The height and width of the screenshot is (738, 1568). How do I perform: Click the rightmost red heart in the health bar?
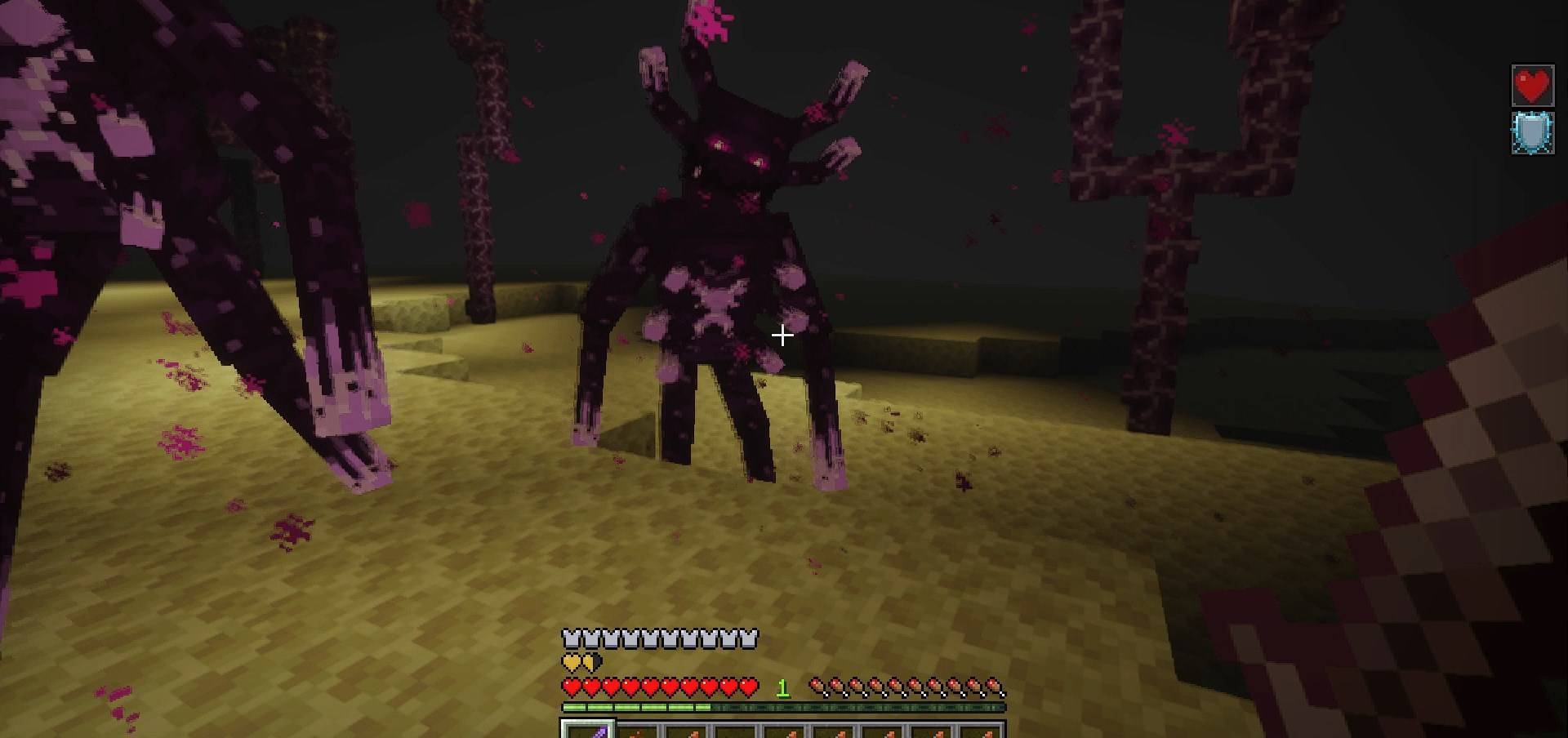(x=747, y=687)
